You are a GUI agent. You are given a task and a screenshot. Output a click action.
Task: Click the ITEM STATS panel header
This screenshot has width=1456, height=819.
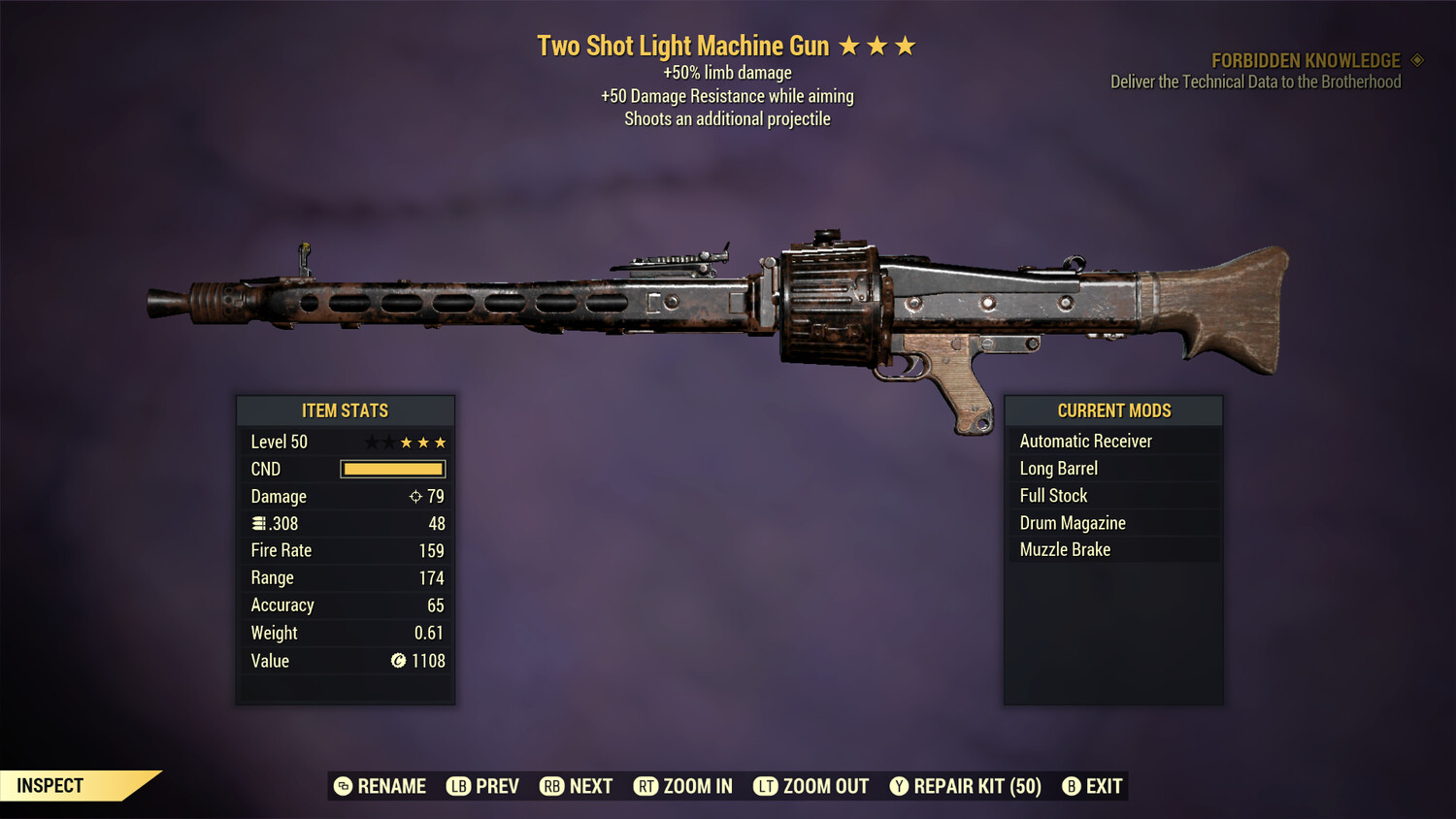346,410
